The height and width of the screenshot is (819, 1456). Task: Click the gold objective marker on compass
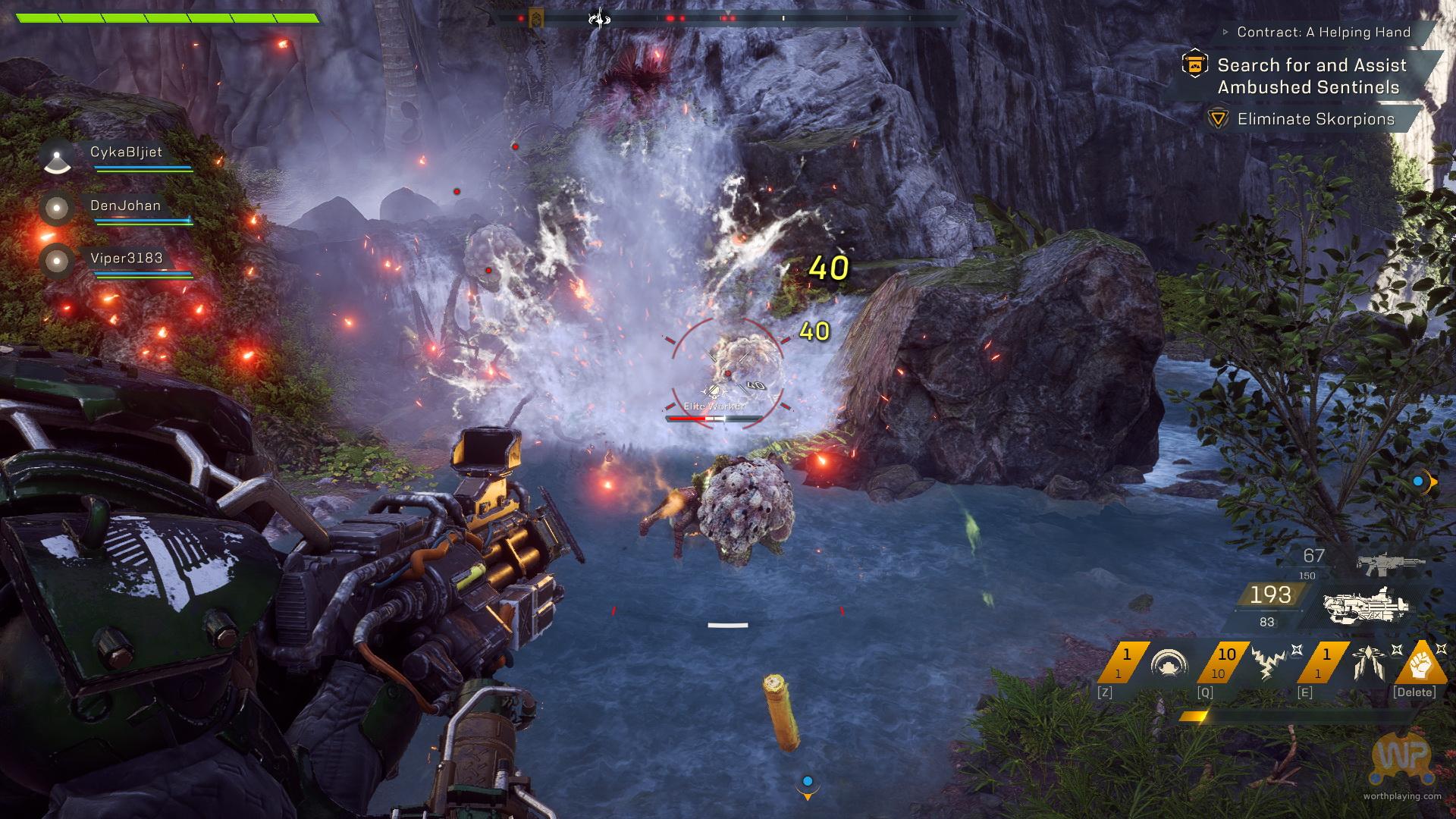tap(536, 18)
